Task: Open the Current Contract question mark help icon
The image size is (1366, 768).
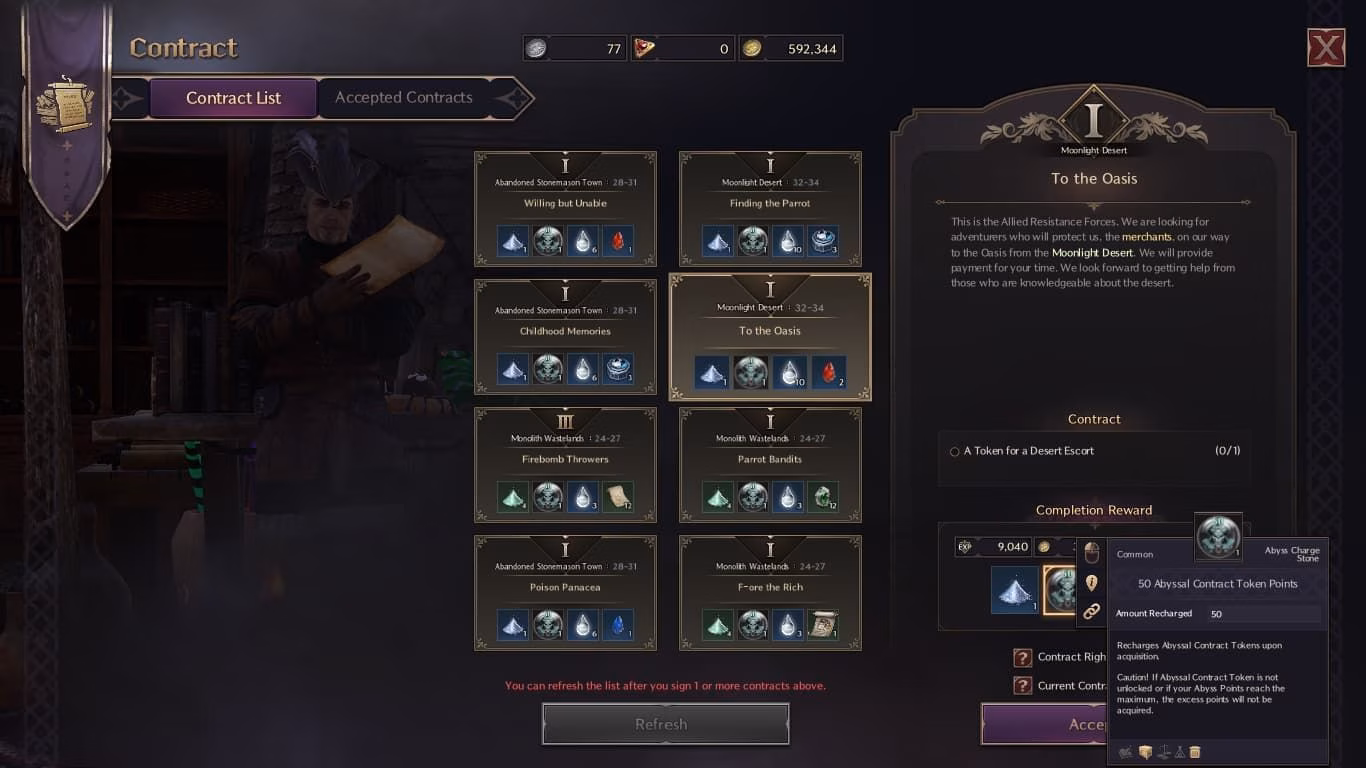Action: (x=1022, y=686)
